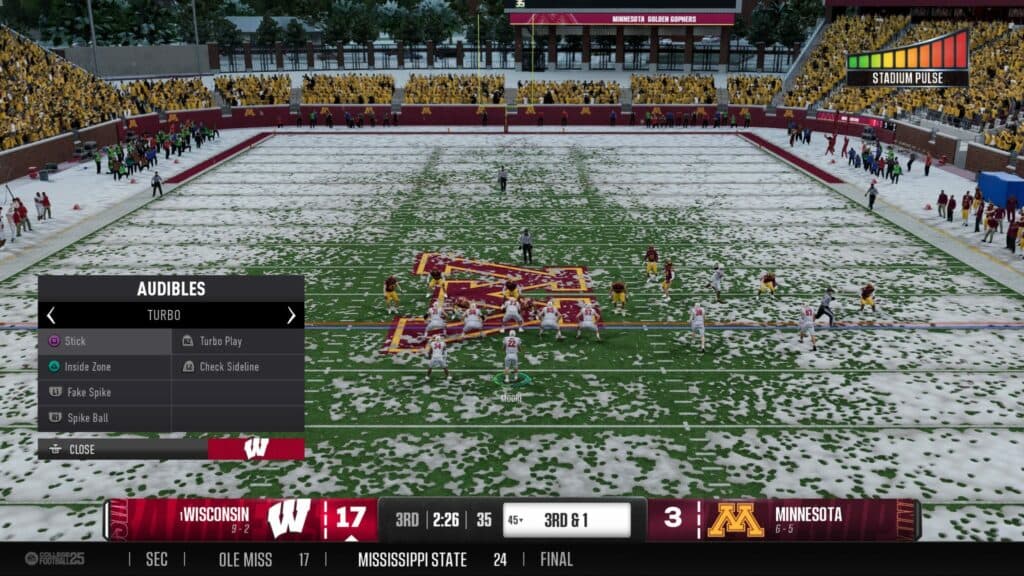The width and height of the screenshot is (1024, 576).
Task: Close the Audibles menu
Action: coord(82,449)
